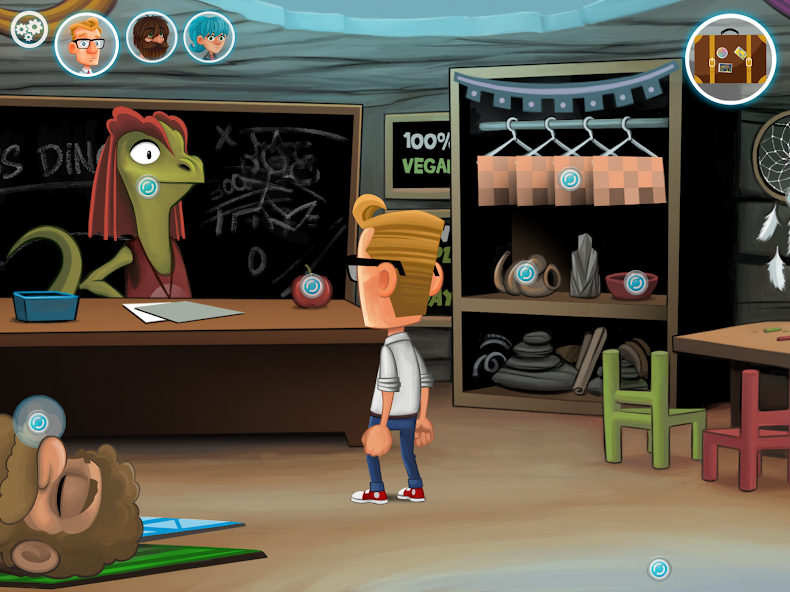Select the blond character with glasses portrait

click(x=86, y=45)
